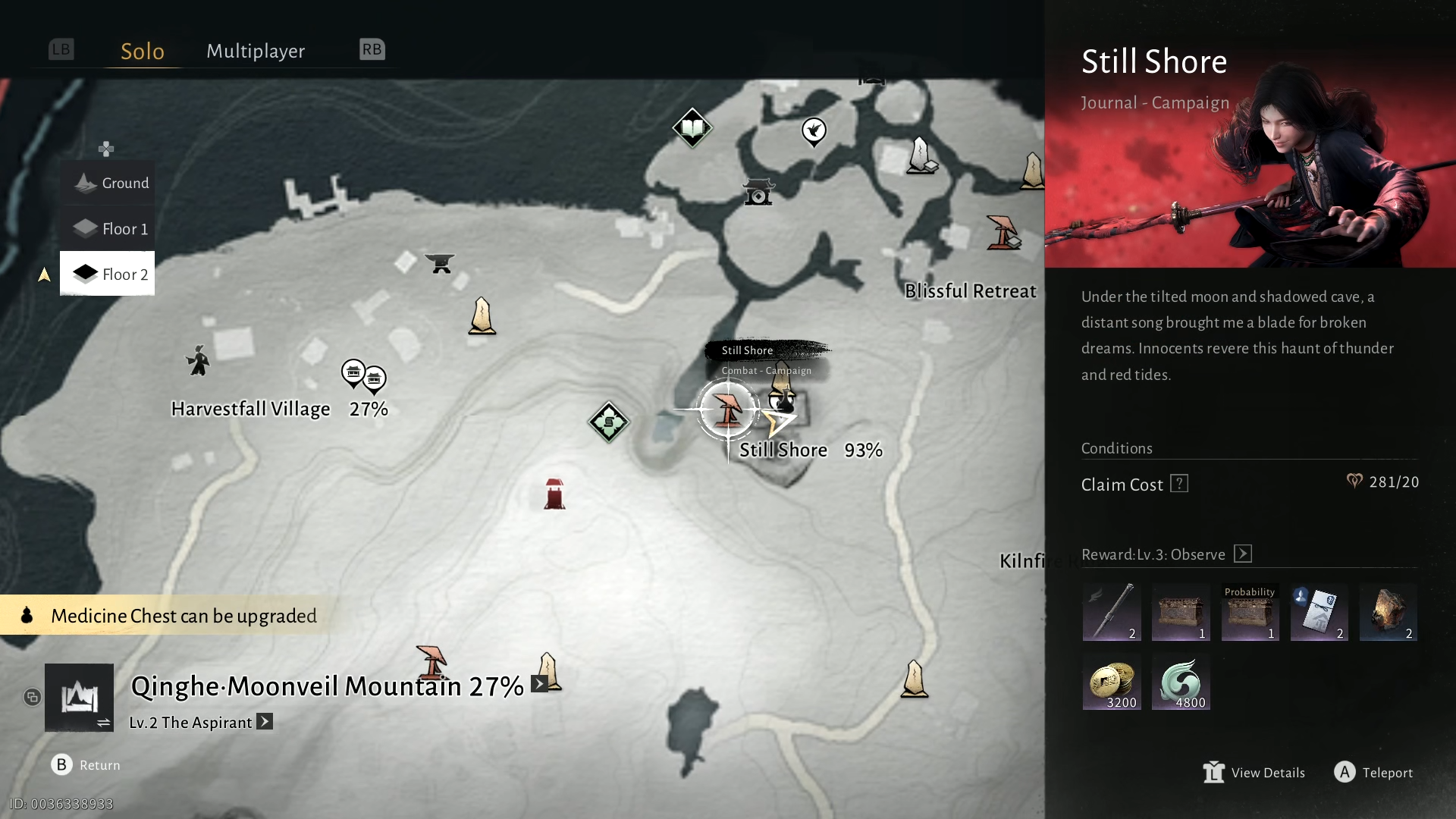
Task: Switch to the Multiplayer tab
Action: (x=256, y=51)
